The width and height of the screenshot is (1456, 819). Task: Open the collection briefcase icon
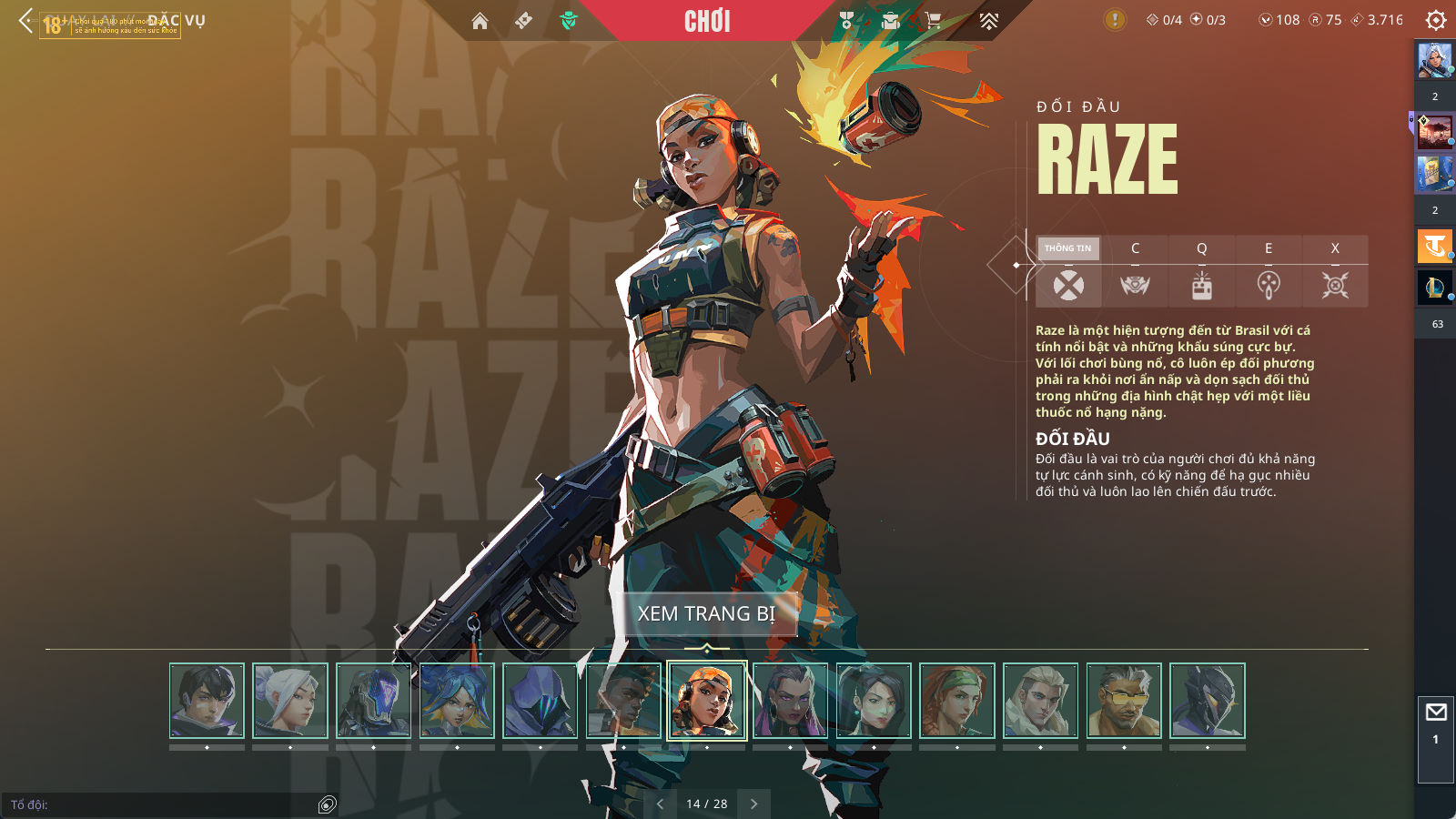coord(890,21)
